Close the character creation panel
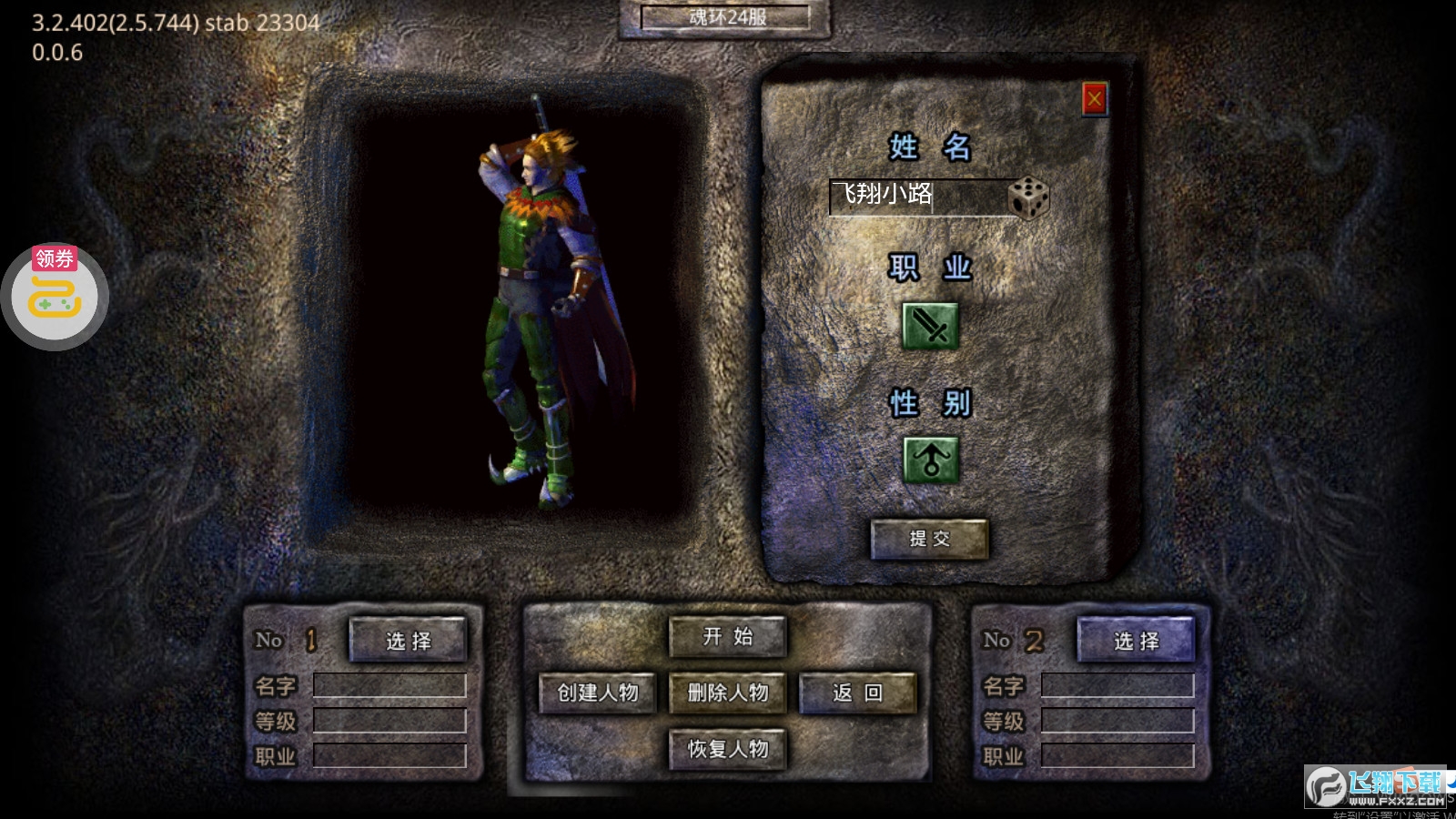The width and height of the screenshot is (1456, 819). (1094, 99)
